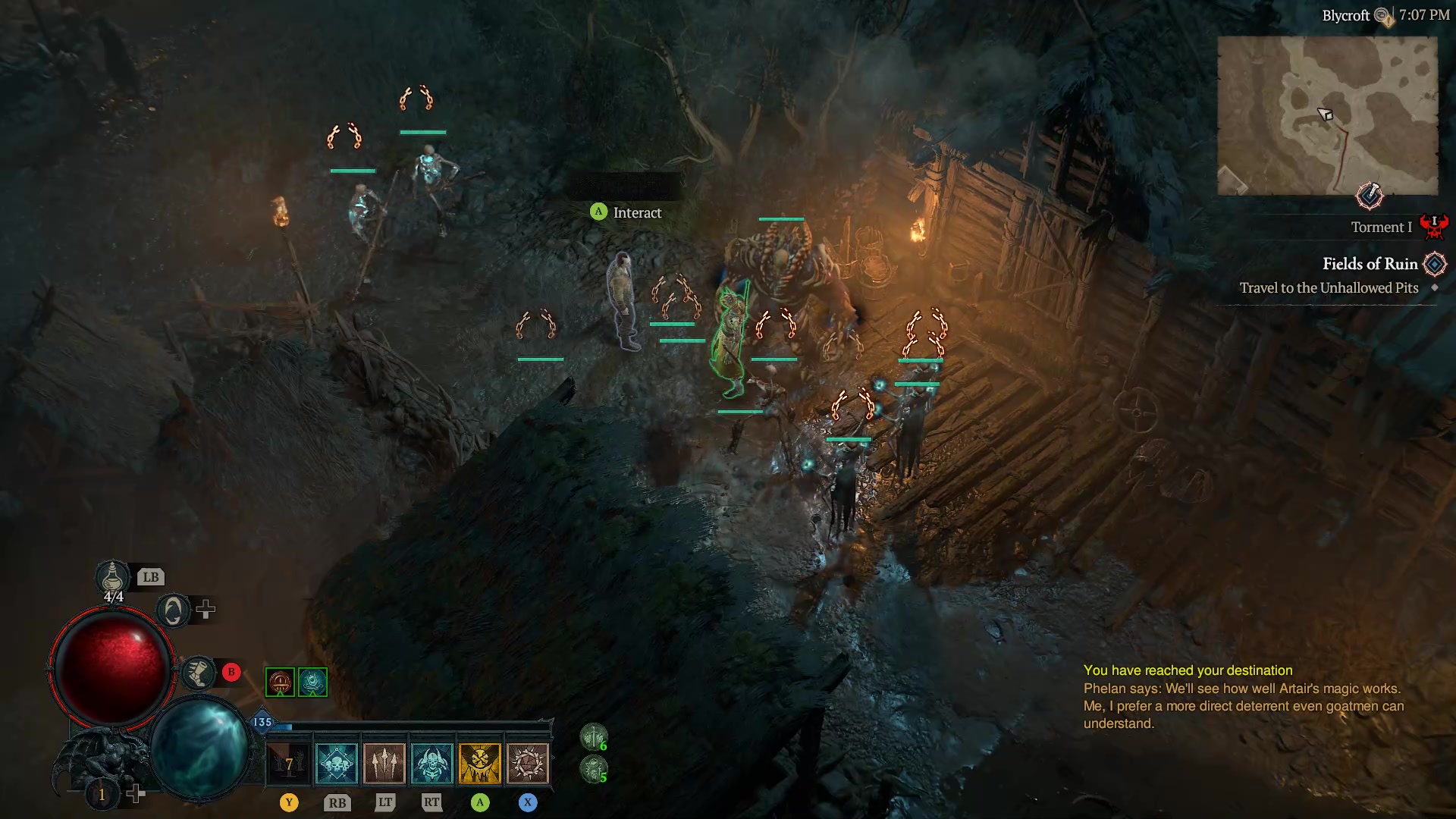Select the skull skill bound to RB

336,762
